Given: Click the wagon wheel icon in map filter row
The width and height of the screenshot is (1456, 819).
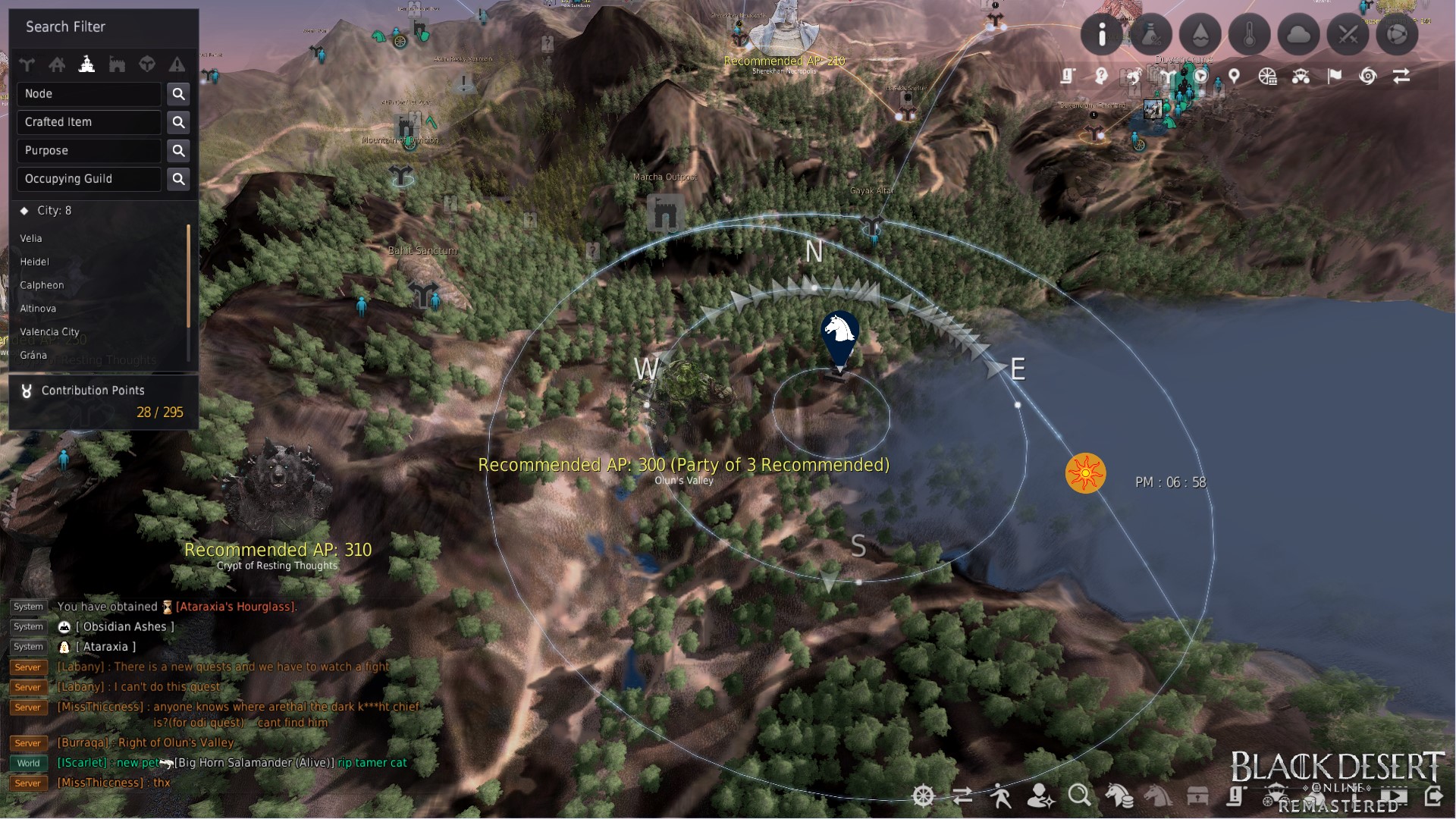Looking at the screenshot, I should click(x=1267, y=77).
